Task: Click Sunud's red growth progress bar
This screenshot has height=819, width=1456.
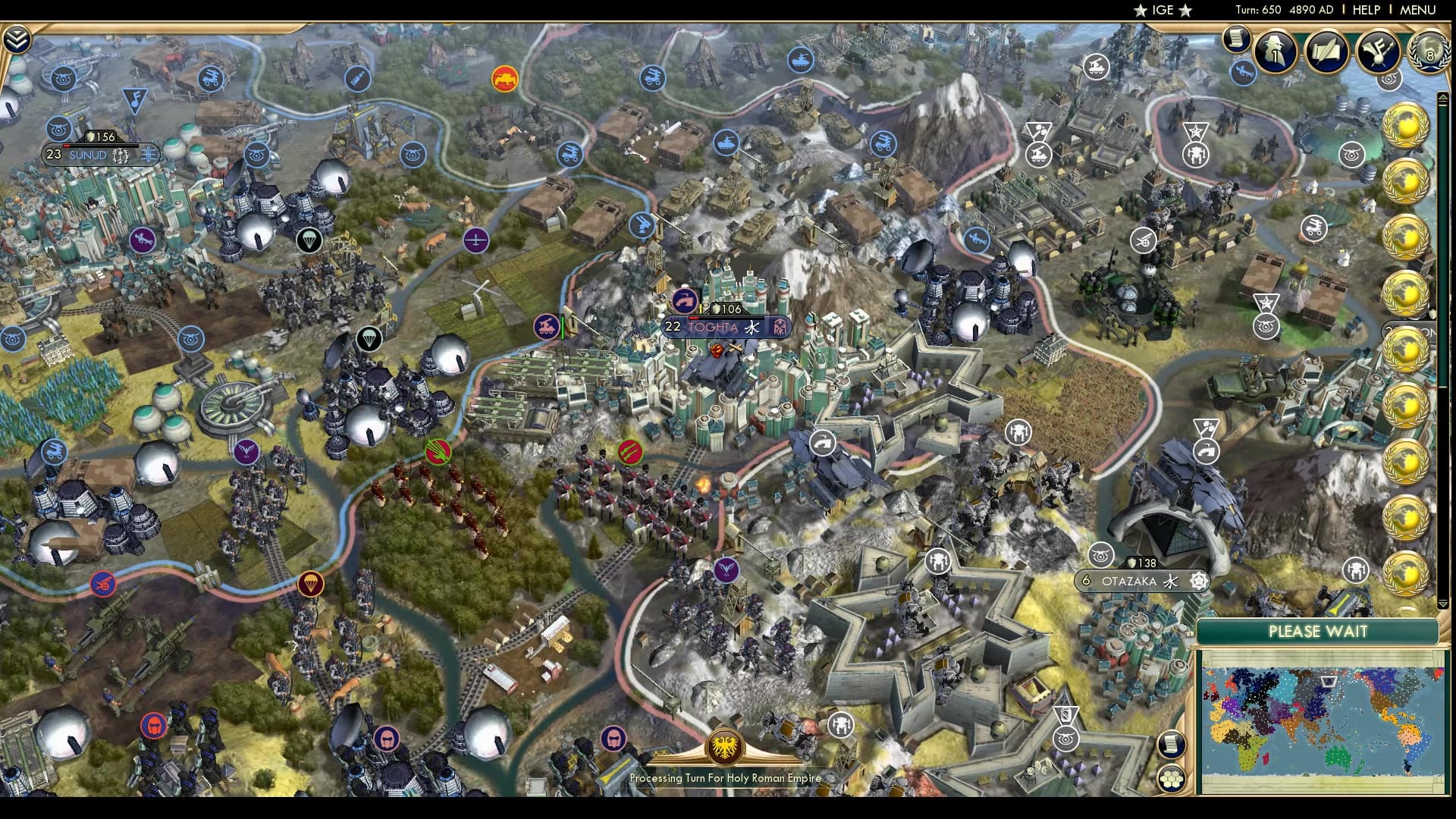Action: pyautogui.click(x=68, y=147)
